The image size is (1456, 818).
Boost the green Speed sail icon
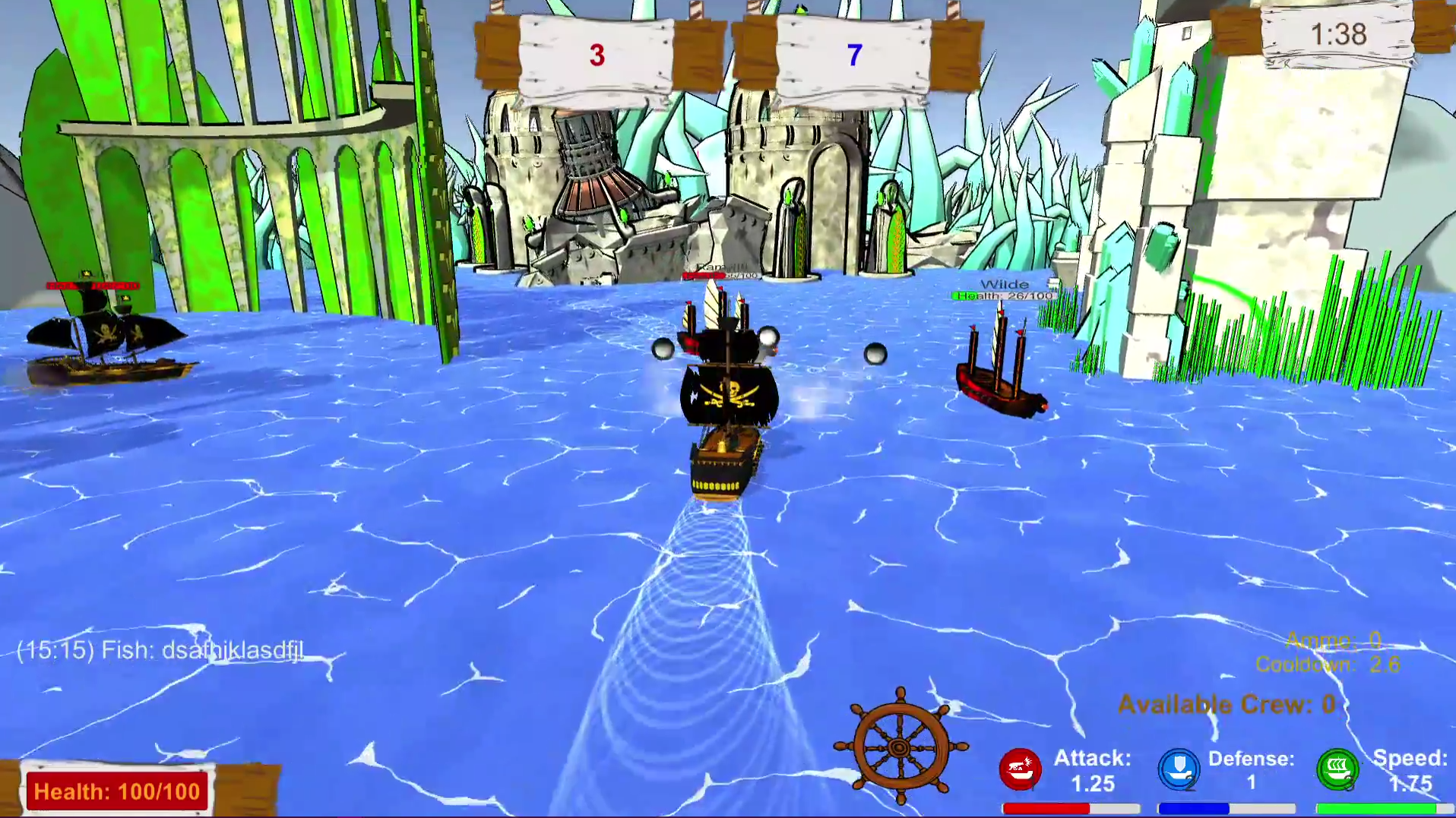(1337, 769)
